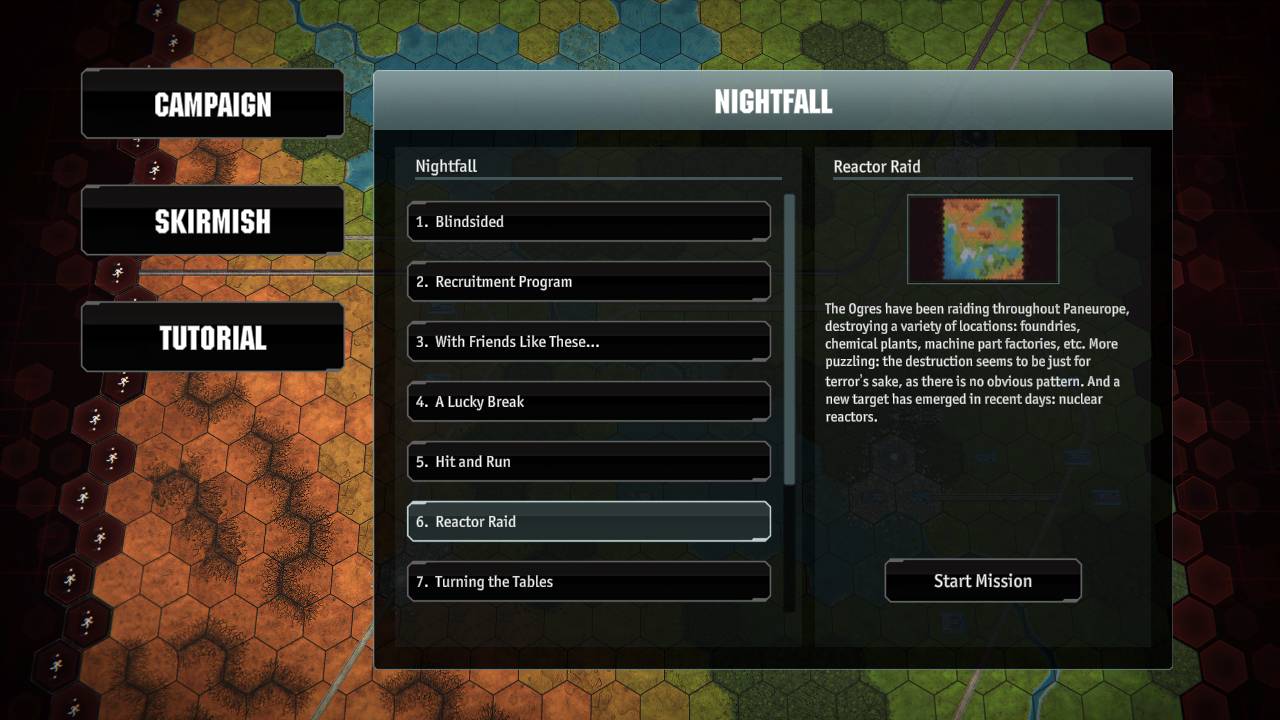Select mission 3. With Friends Like These...
This screenshot has width=1280, height=720.
(x=588, y=341)
